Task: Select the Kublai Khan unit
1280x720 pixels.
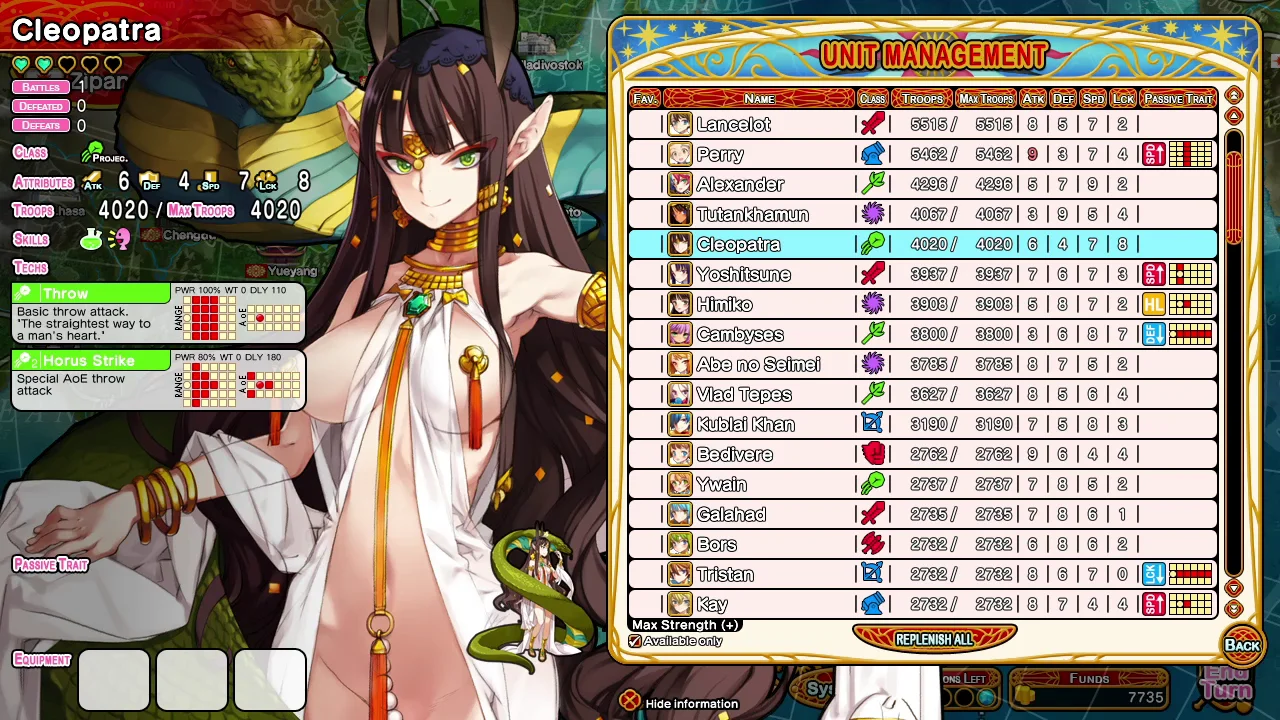Action: pos(746,425)
